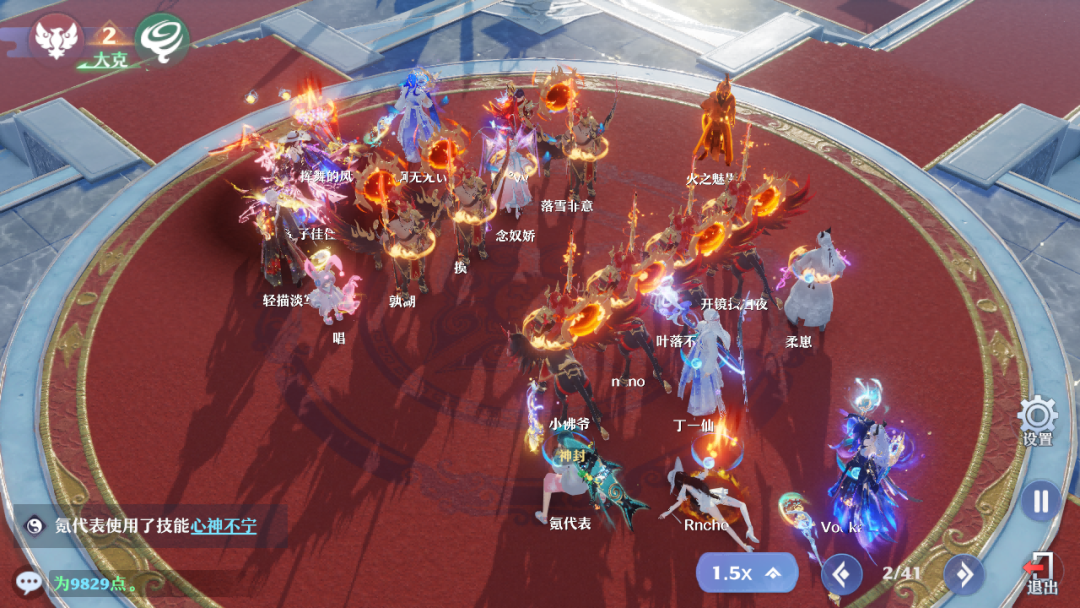Image resolution: width=1080 pixels, height=608 pixels.
Task: Go to the previous round
Action: tap(841, 574)
